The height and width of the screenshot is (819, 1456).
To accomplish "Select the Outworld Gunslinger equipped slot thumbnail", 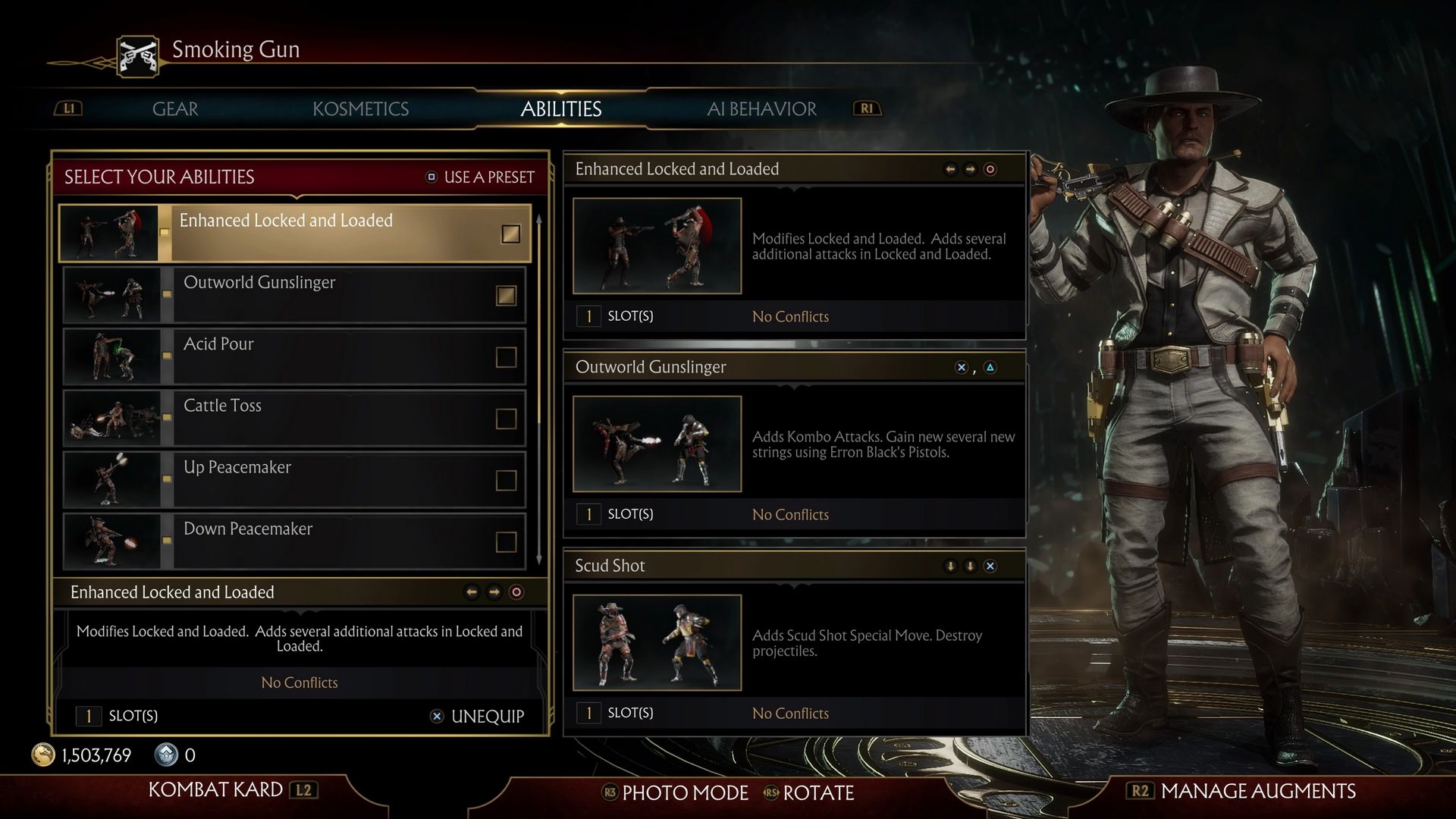I will (x=657, y=444).
